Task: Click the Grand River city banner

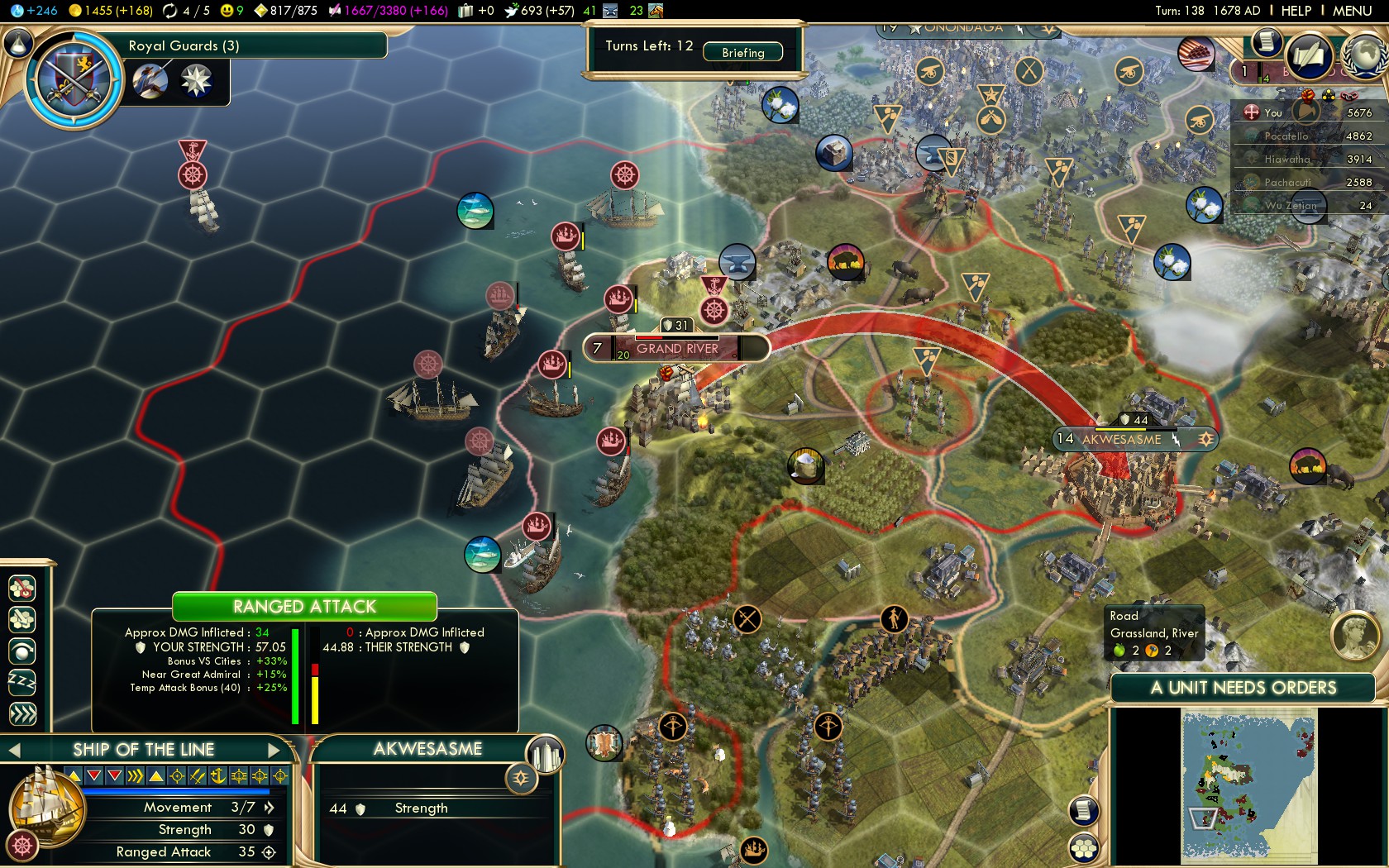Action: coord(677,348)
